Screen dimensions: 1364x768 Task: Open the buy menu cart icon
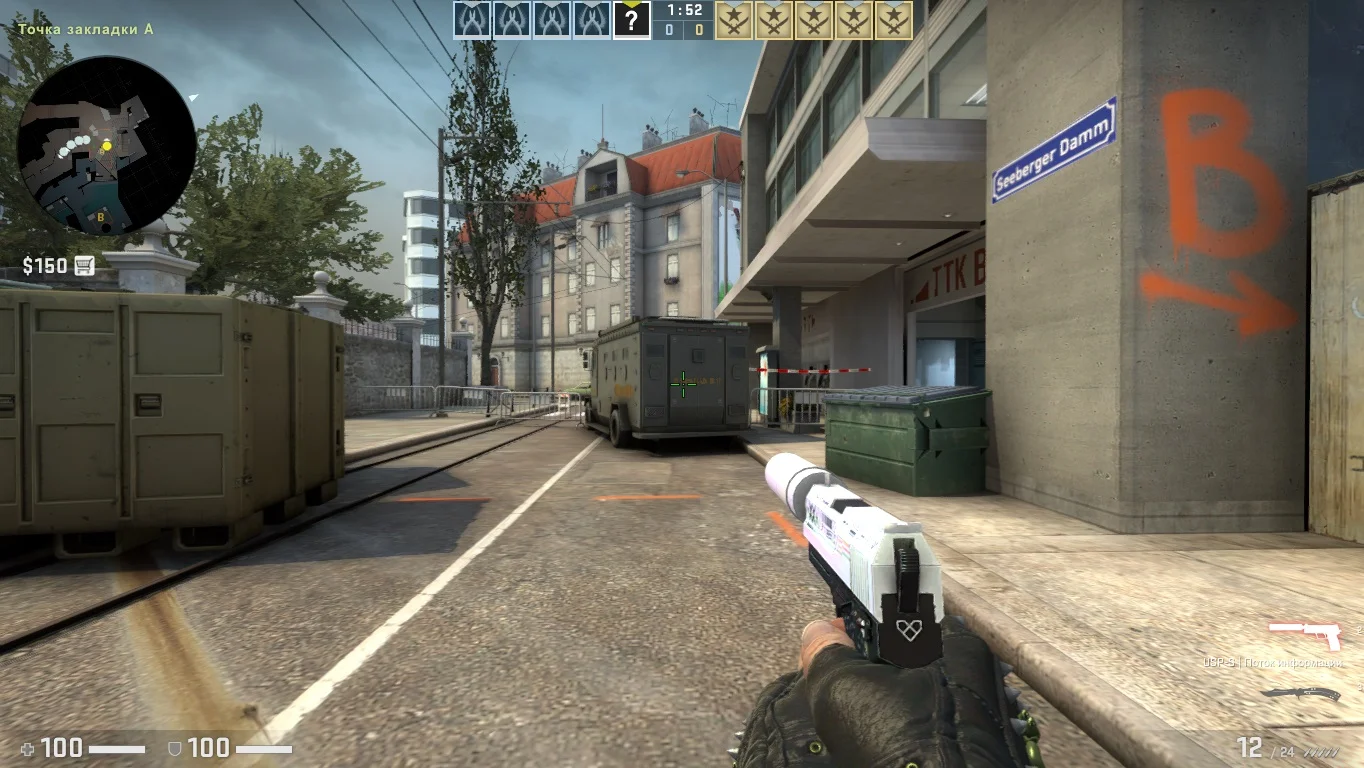[84, 265]
